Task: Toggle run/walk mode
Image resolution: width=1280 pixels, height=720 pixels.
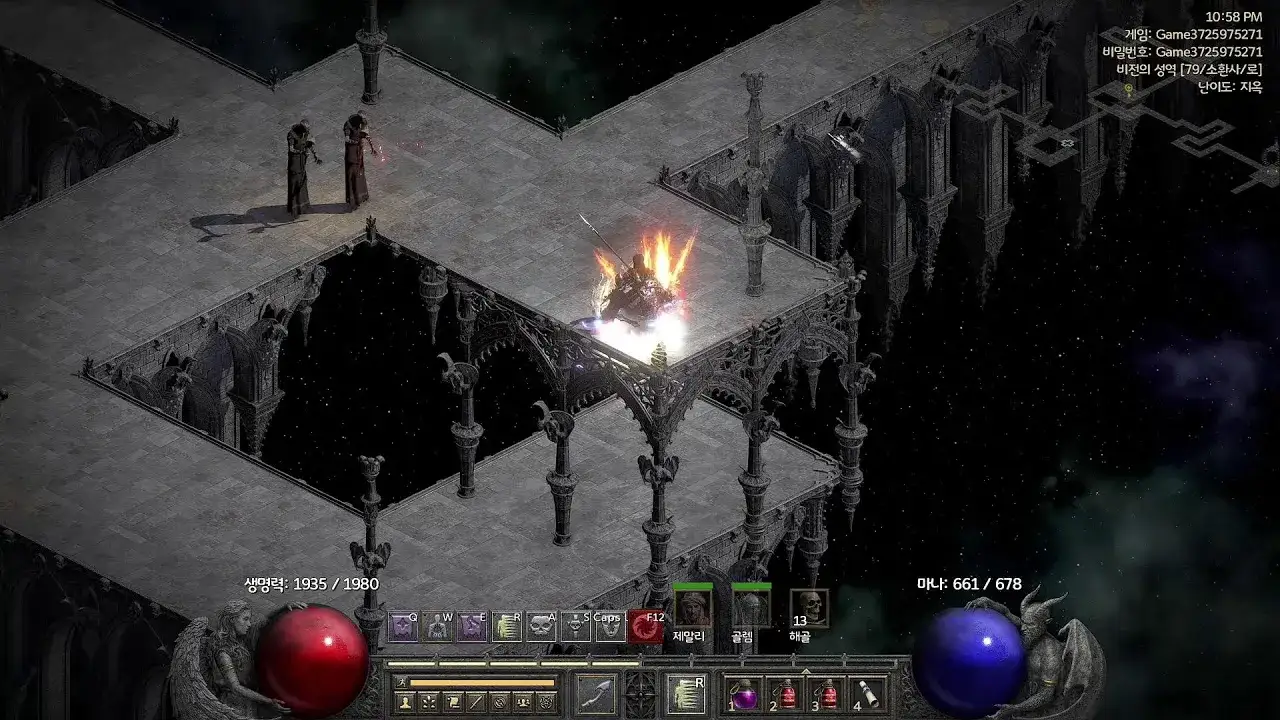Action: coord(402,683)
